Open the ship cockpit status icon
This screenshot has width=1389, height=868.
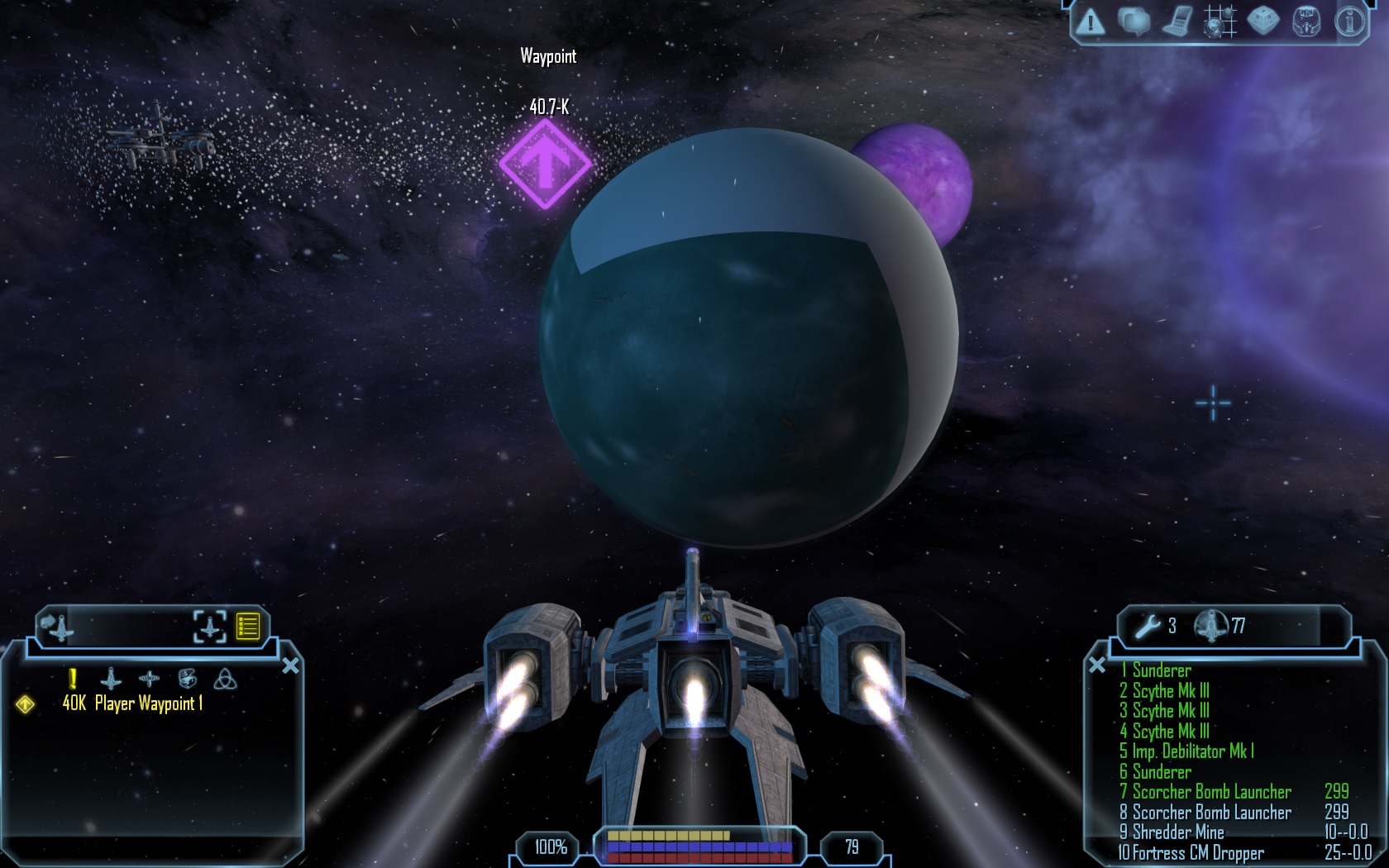[1306, 22]
